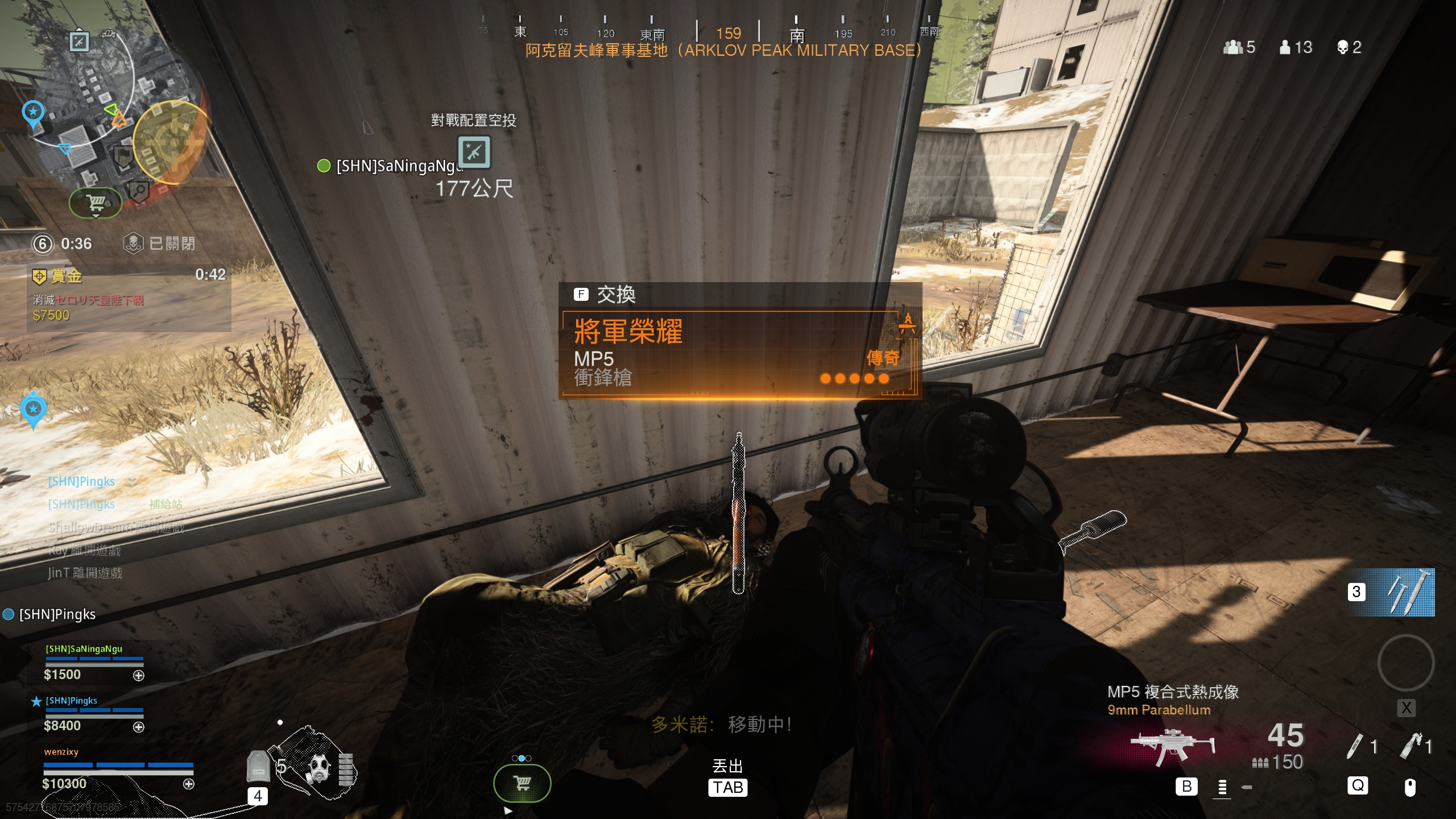The image size is (1456, 819).
Task: Select the buy station cart on the minimap
Action: 96,202
